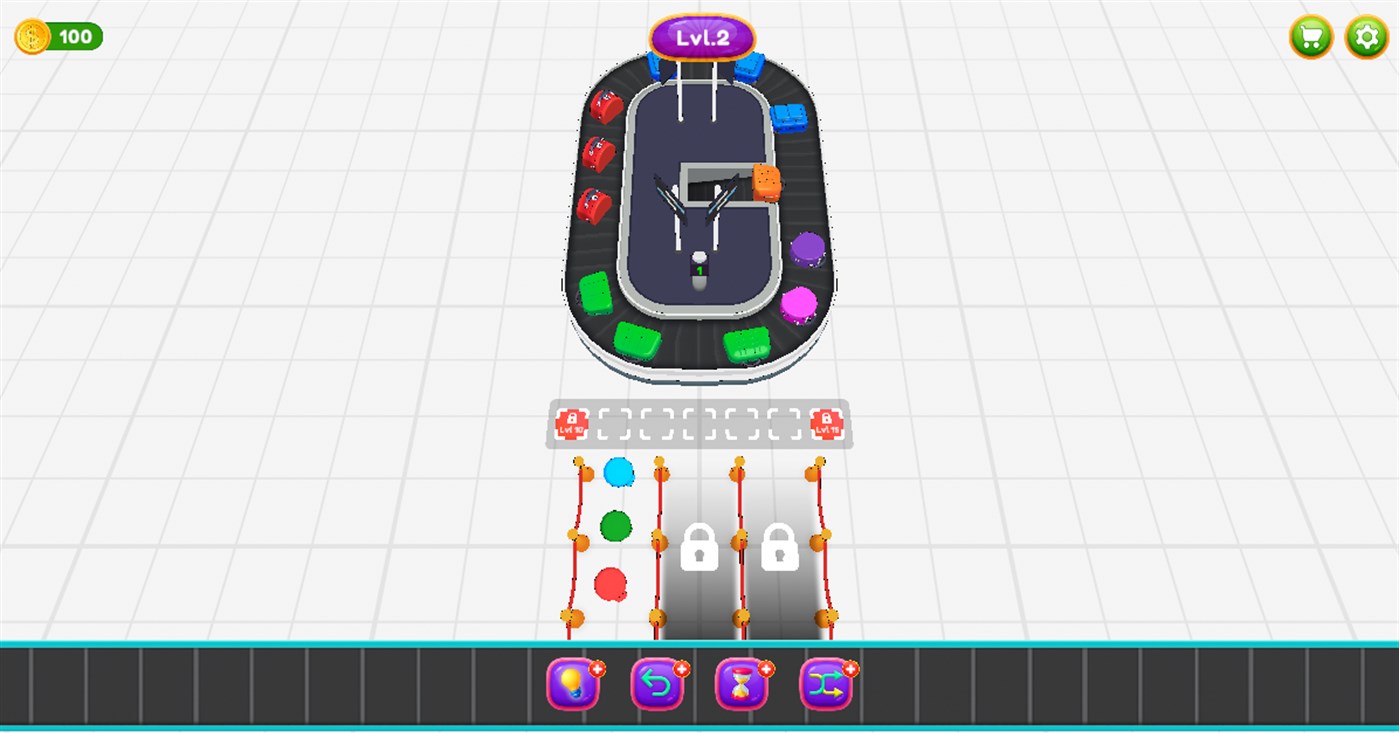Pick up the orange suitcase on conveyor
Screen dimensions: 1399x733
pyautogui.click(x=766, y=183)
